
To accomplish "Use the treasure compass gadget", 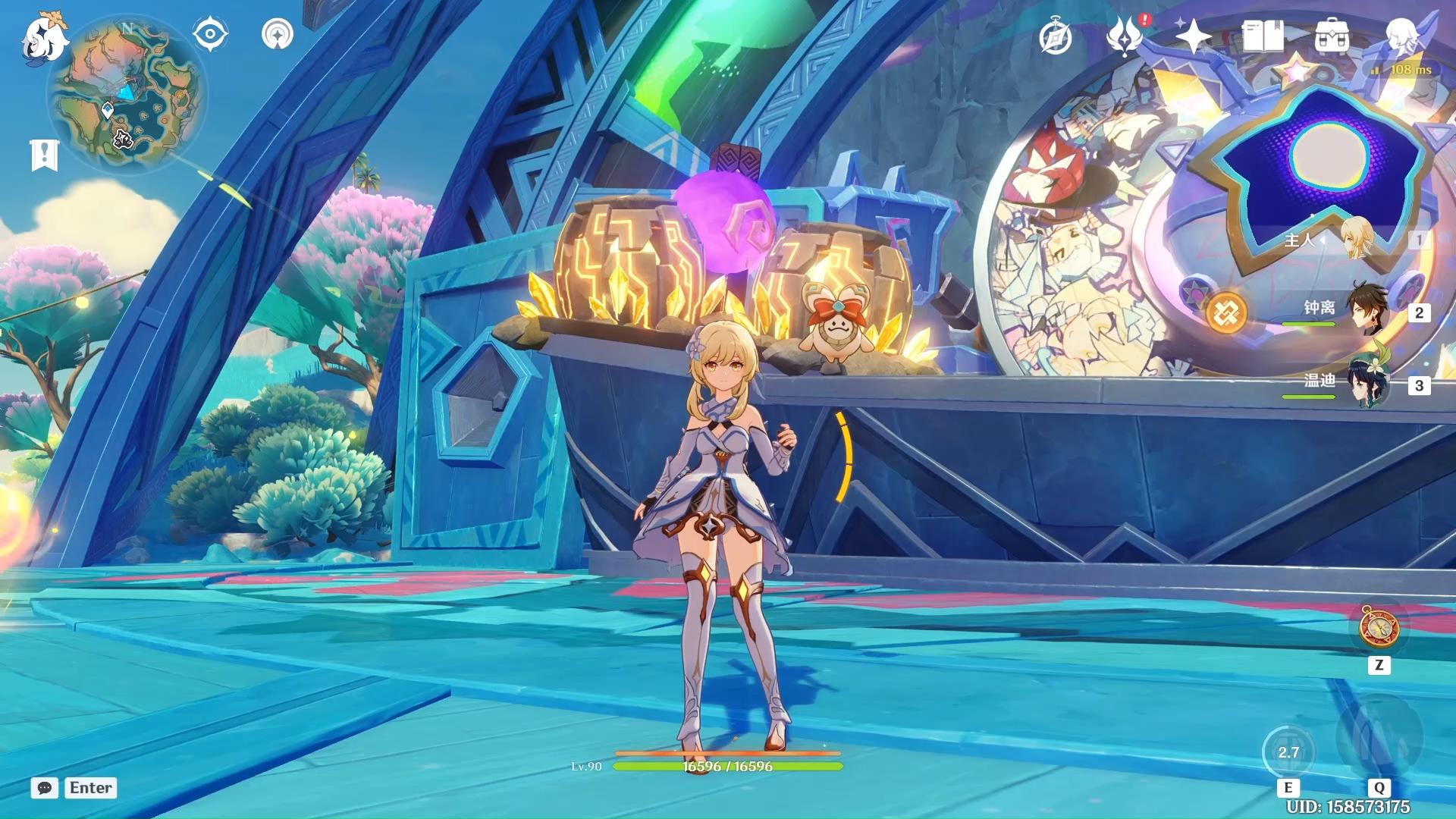I will (1379, 626).
